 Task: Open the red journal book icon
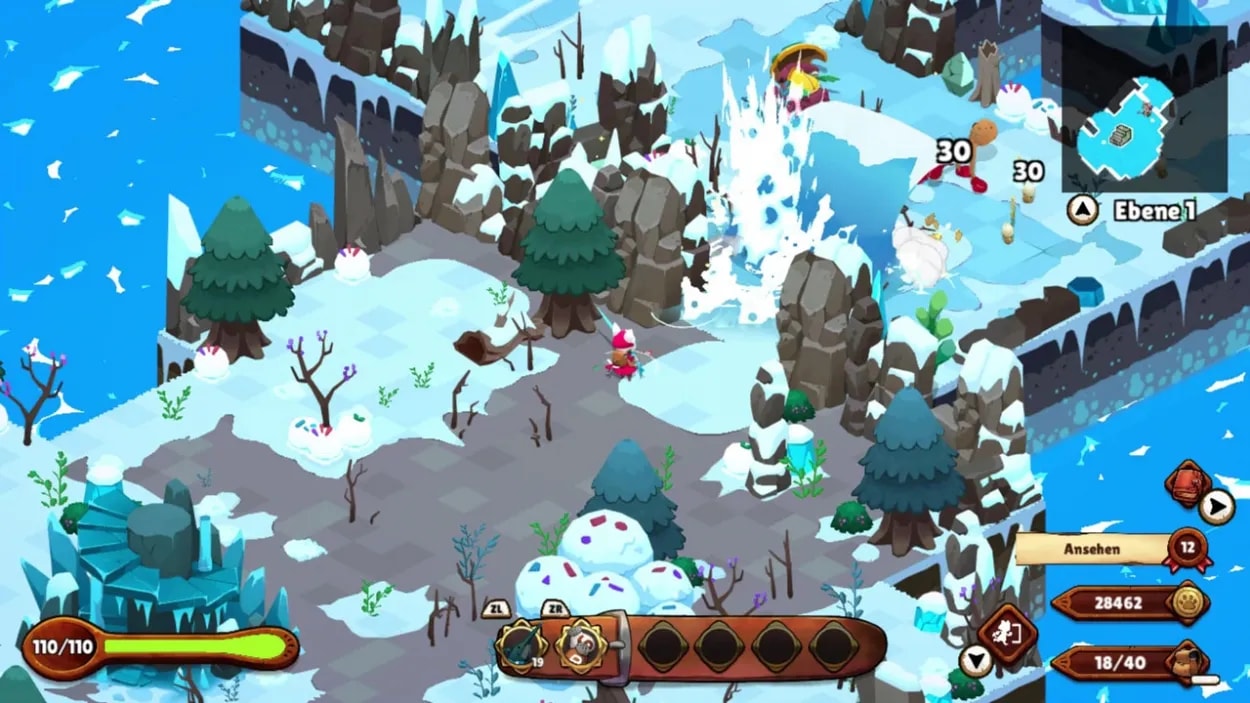coord(1188,484)
